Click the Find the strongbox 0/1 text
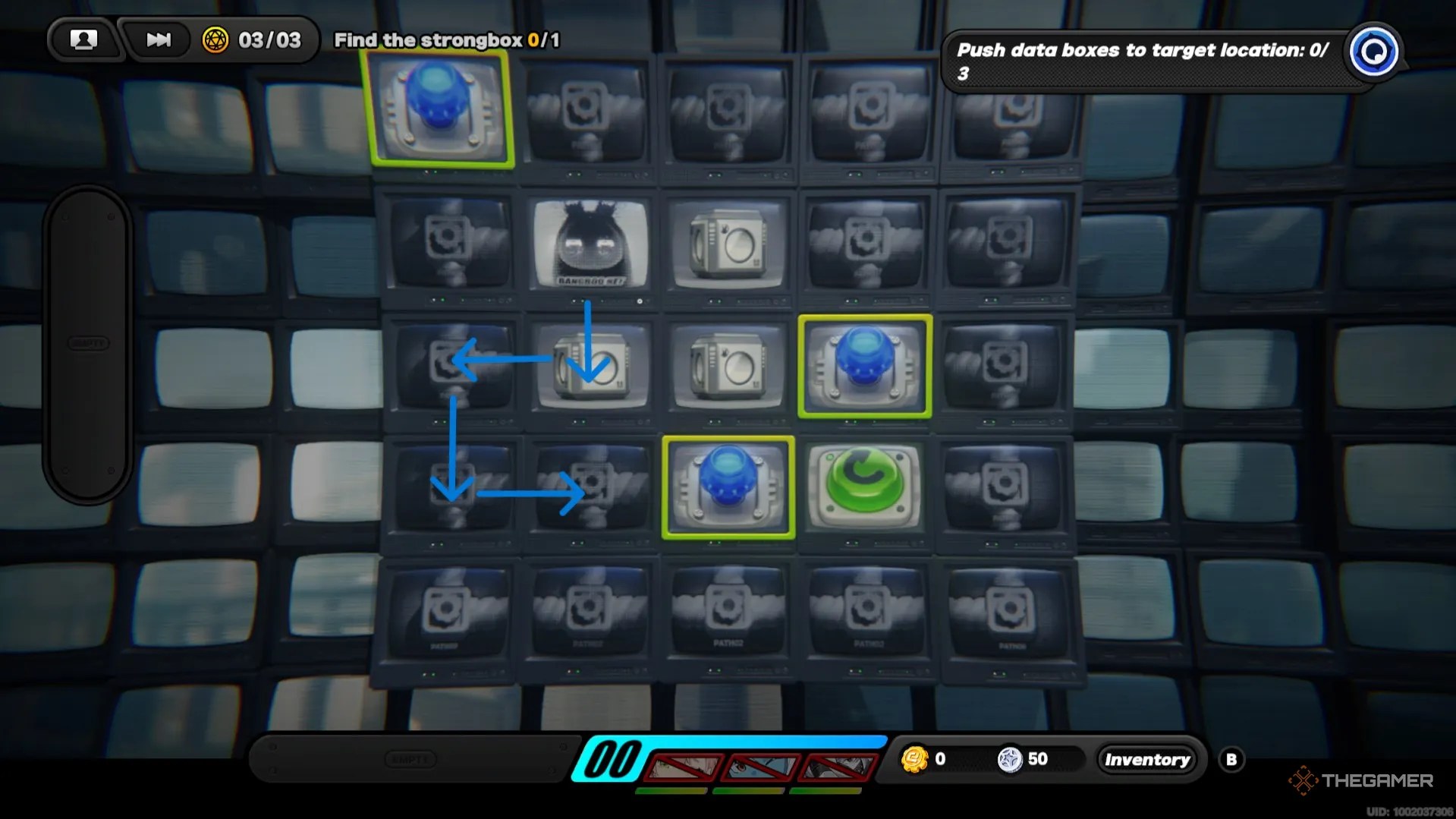The width and height of the screenshot is (1456, 819). 445,40
